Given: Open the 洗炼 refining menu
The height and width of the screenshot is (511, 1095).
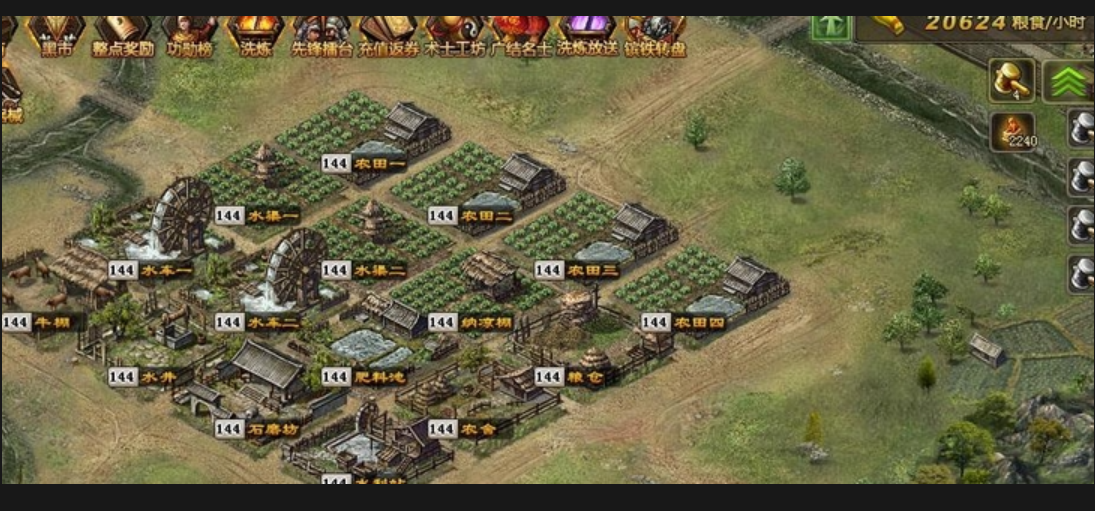Looking at the screenshot, I should point(255,35).
